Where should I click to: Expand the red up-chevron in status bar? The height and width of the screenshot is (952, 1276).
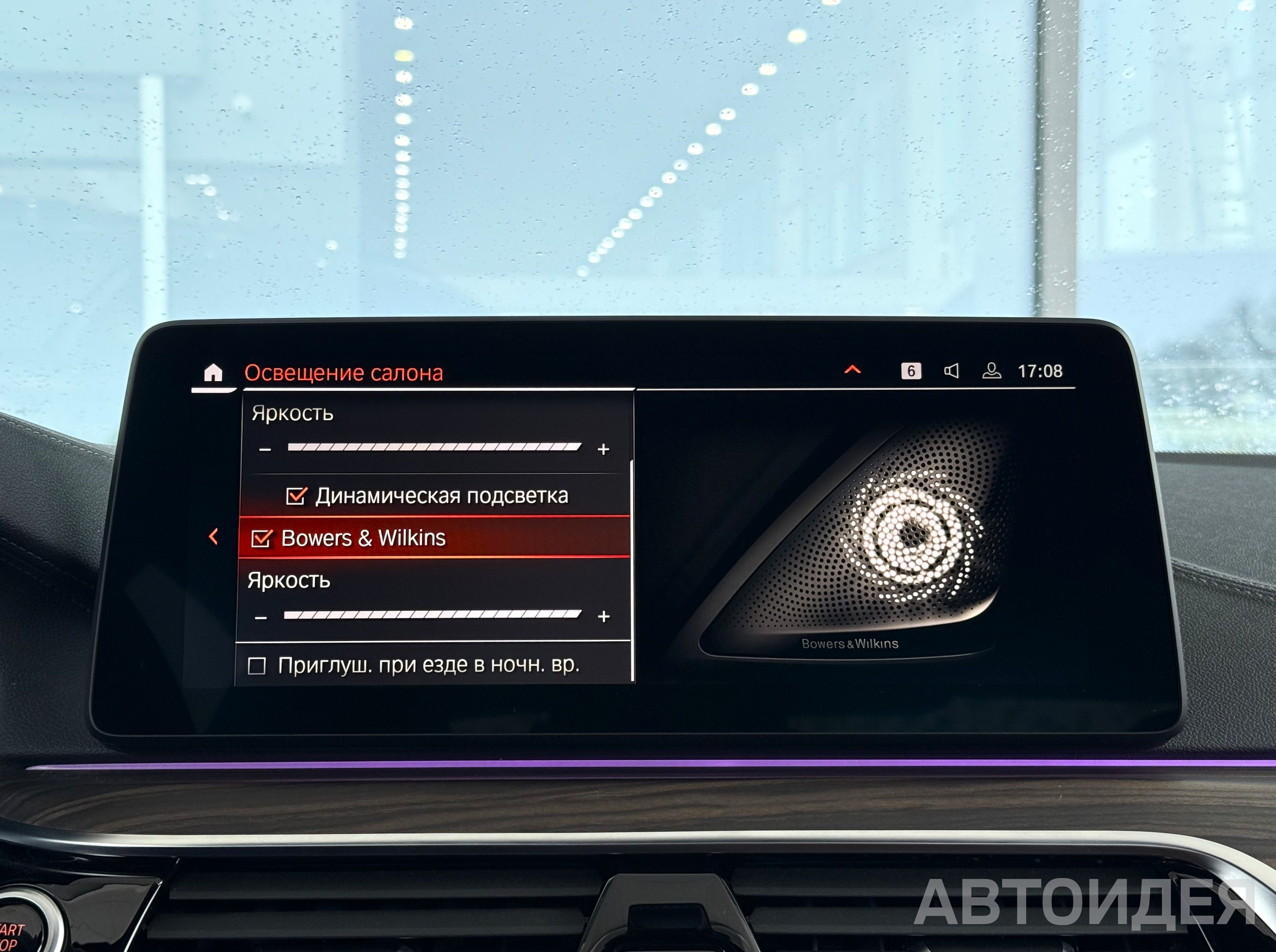point(852,370)
